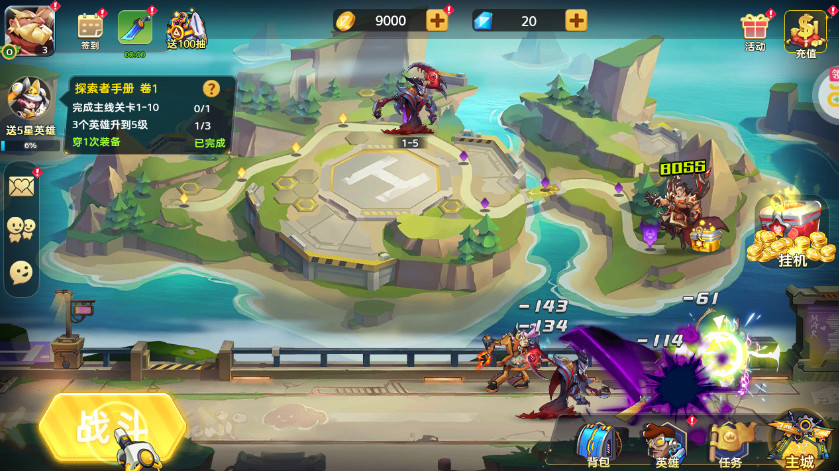Open the 背包 backpack menu

[598, 441]
